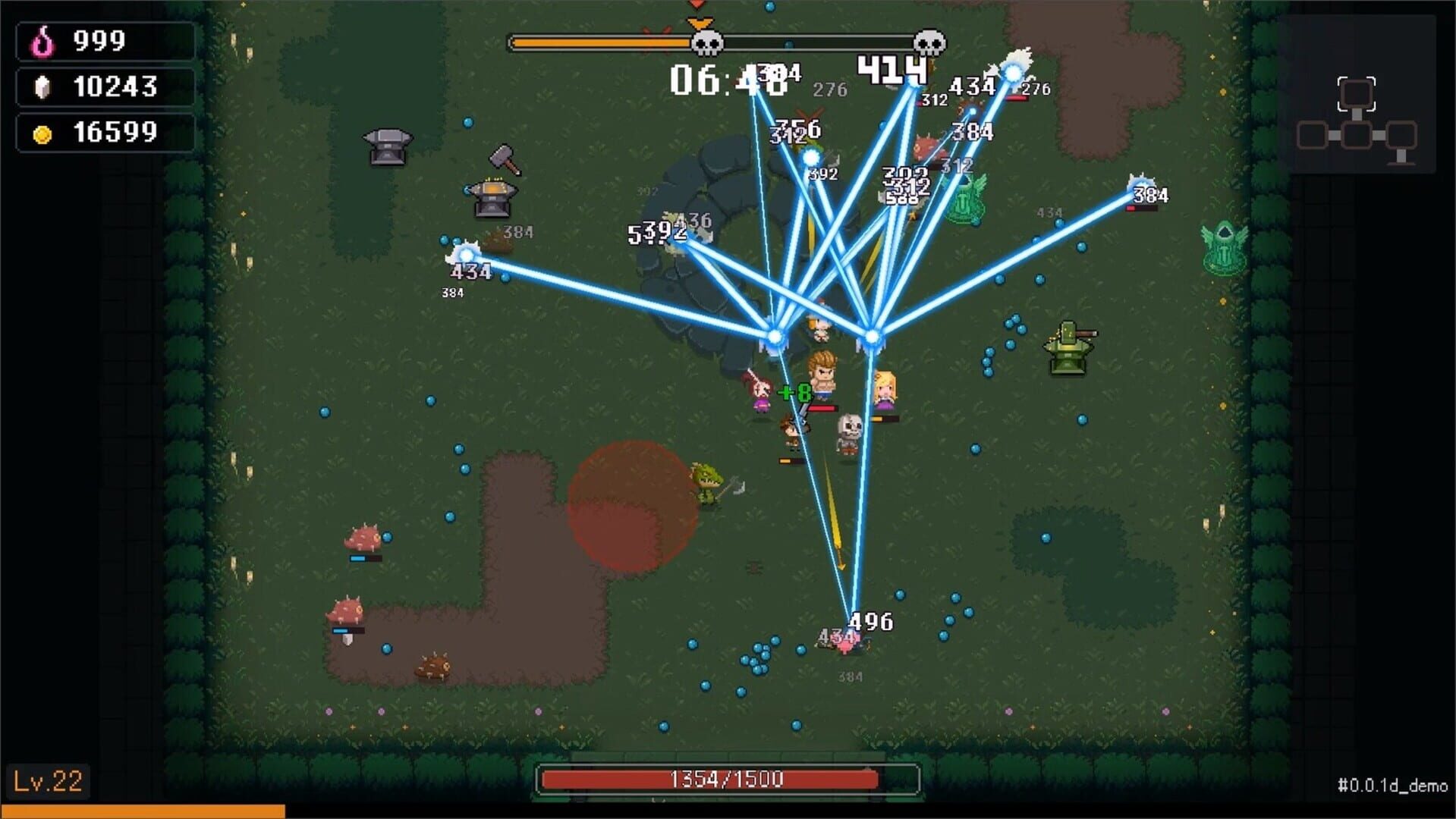Toggle the rightmost tech-tree node with the stand
Viewport: 1456px width, 819px height.
pos(1401,135)
